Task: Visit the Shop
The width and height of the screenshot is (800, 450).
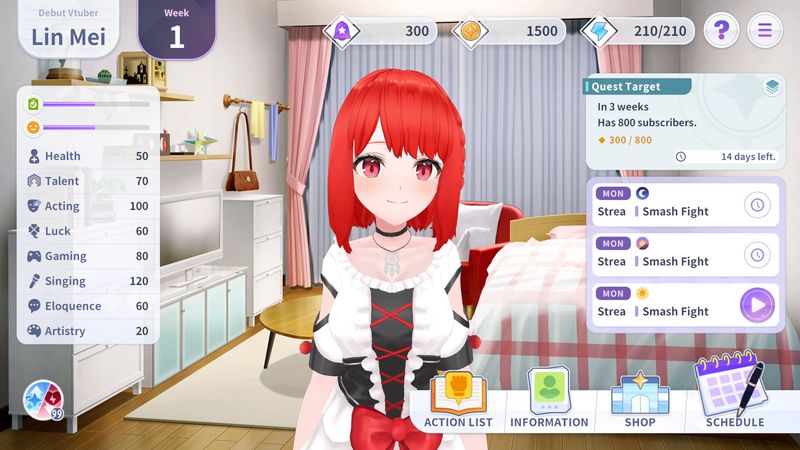Action: 640,400
